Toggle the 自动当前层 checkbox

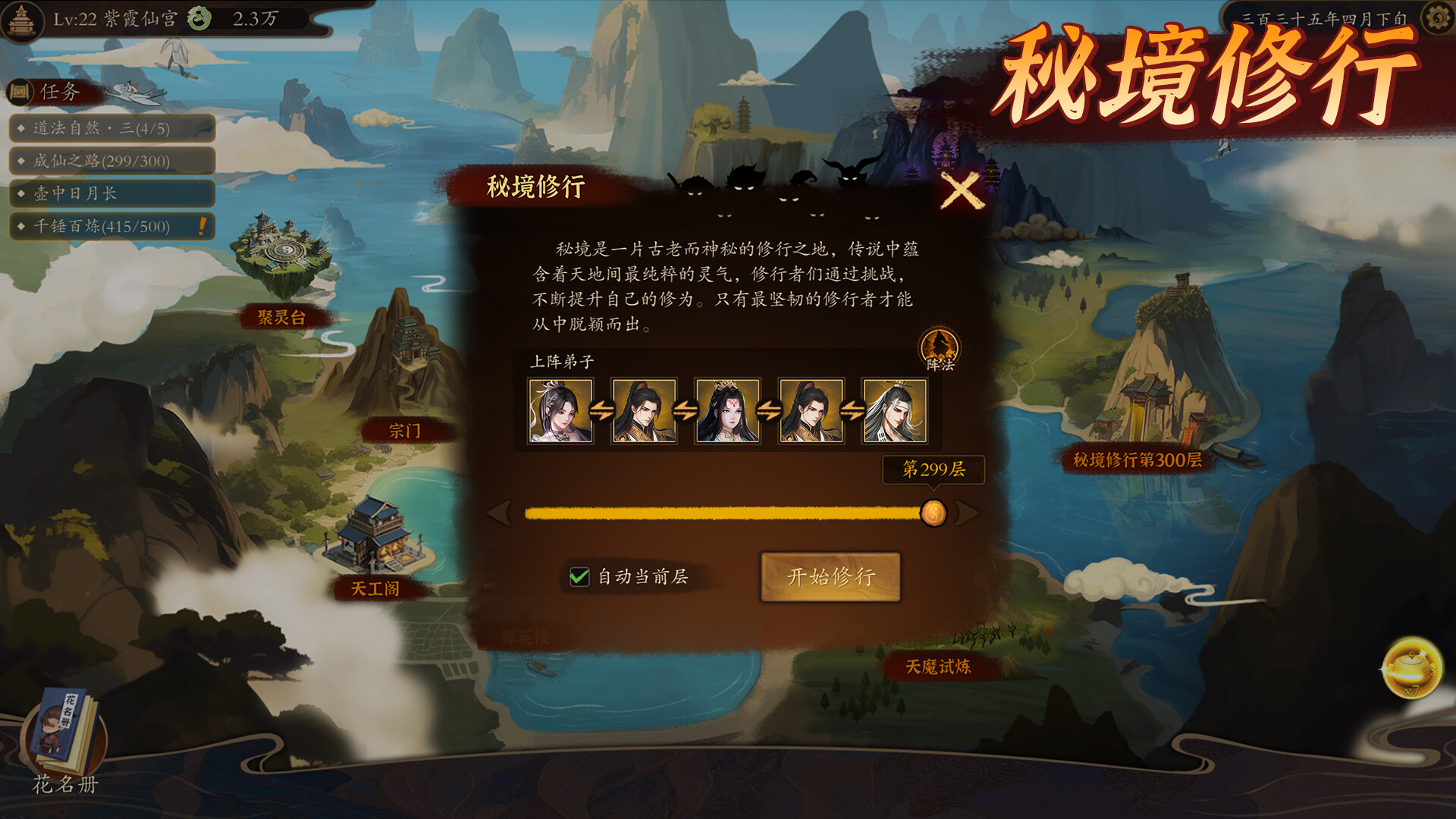tap(579, 577)
